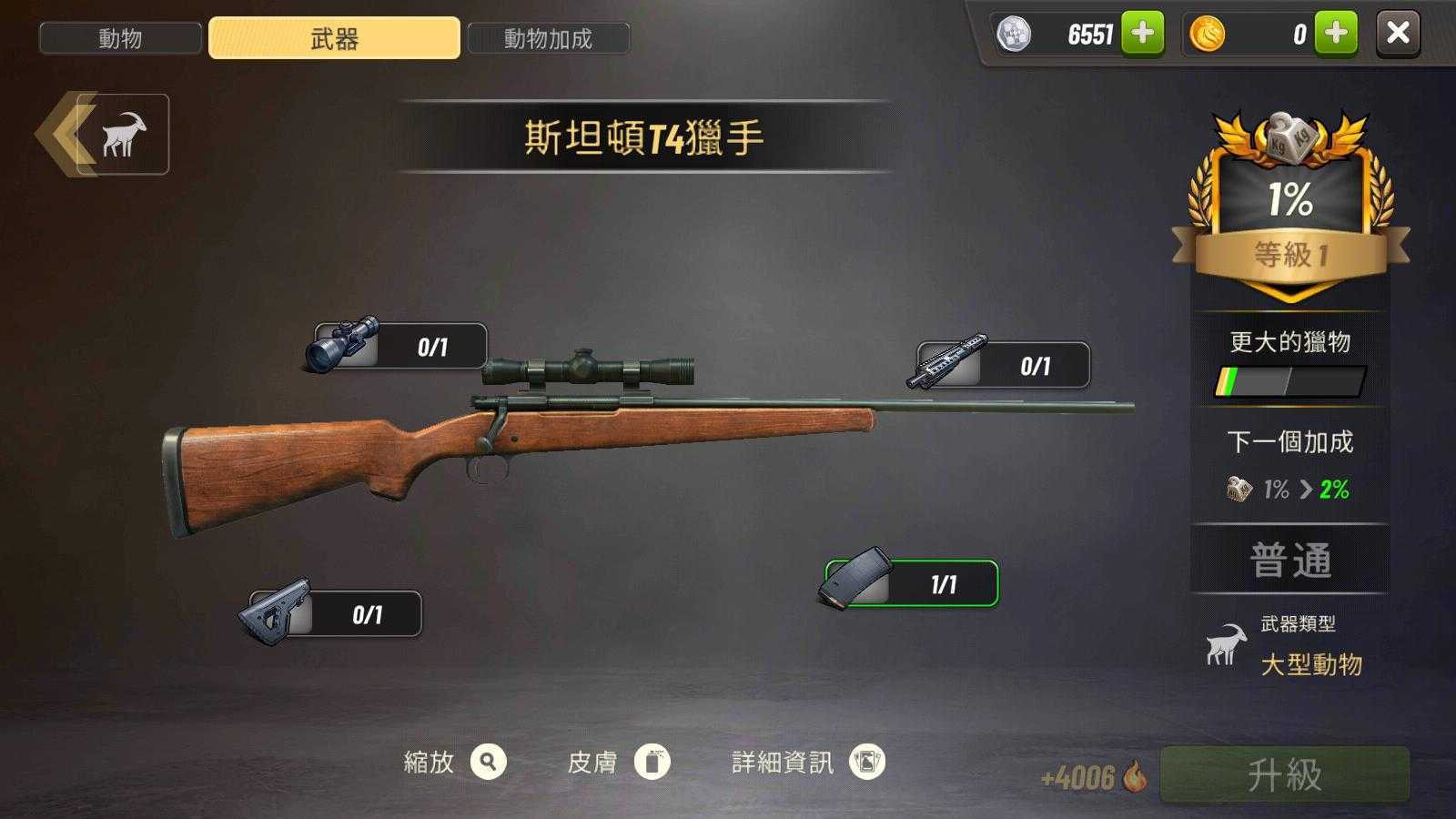This screenshot has width=1456, height=819.
Task: Close the weapon screen with the X
Action: pos(1398,34)
